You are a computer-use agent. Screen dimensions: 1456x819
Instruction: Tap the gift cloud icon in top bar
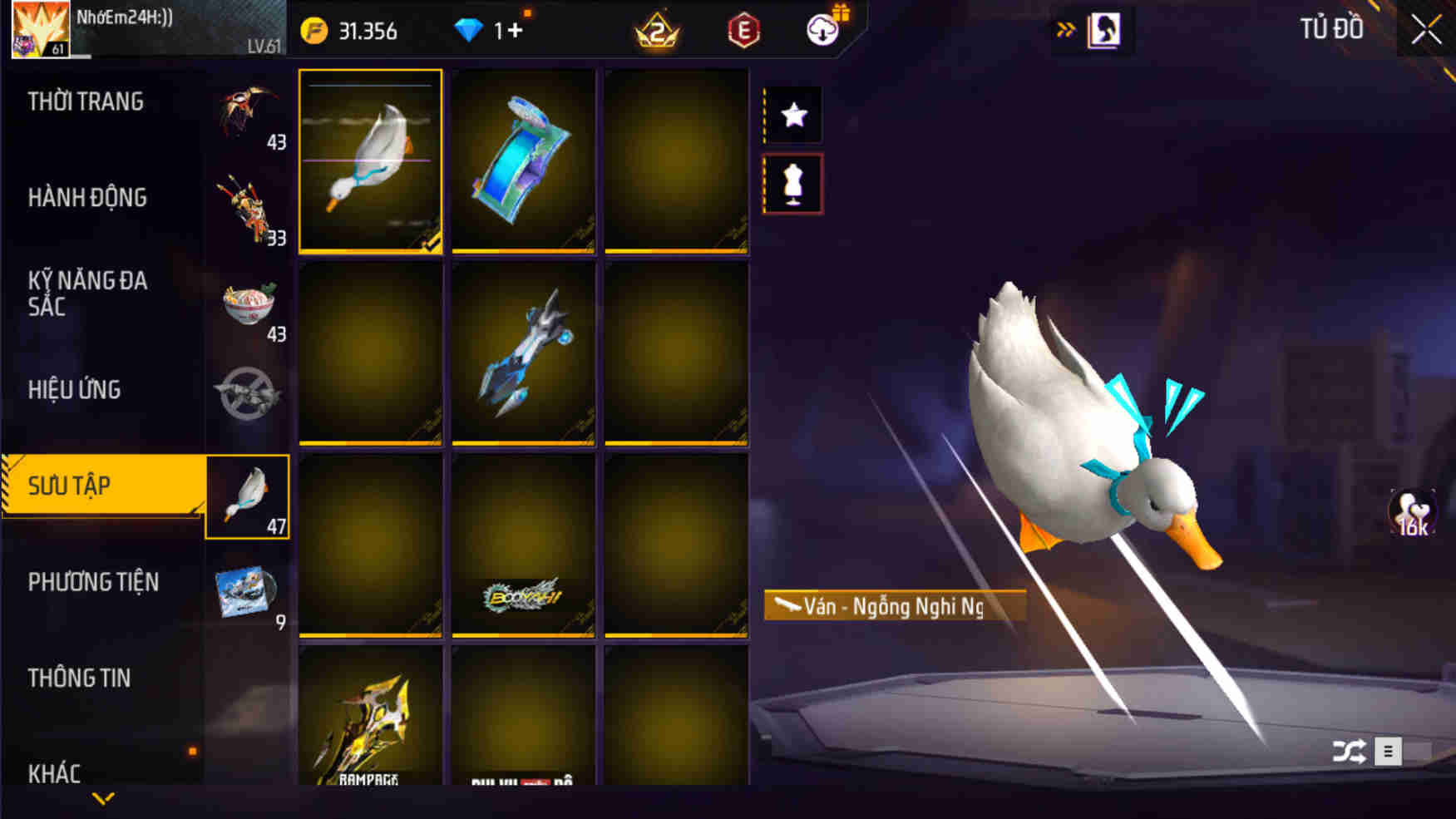click(x=822, y=28)
